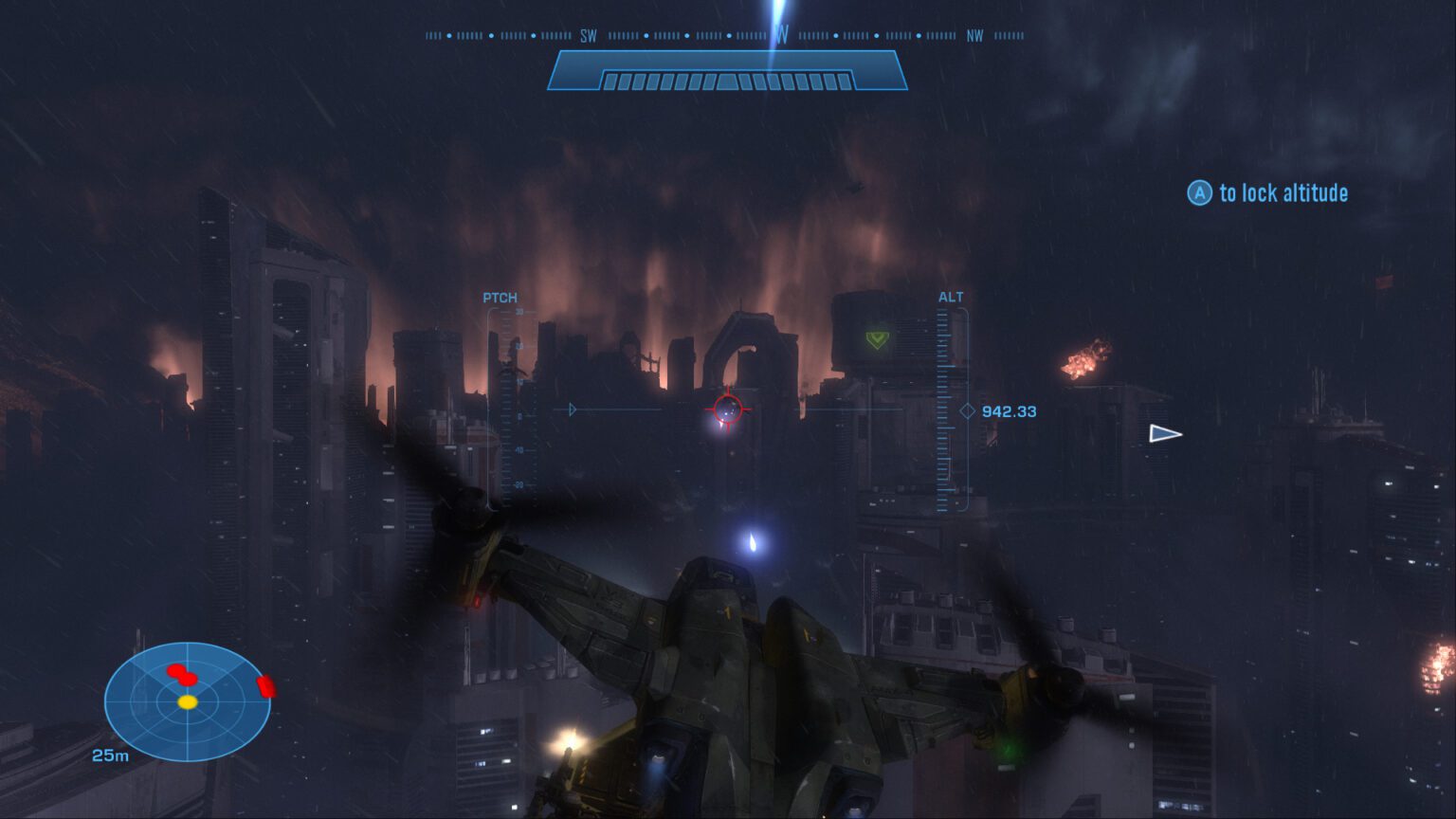The width and height of the screenshot is (1456, 819).
Task: Click the white off-screen direction arrow
Action: click(x=1164, y=434)
